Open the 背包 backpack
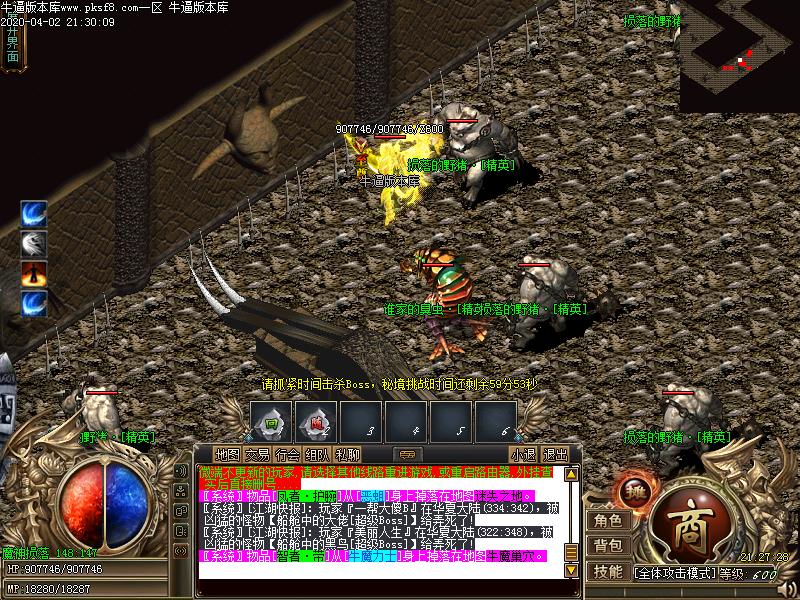The height and width of the screenshot is (600, 800). (607, 546)
